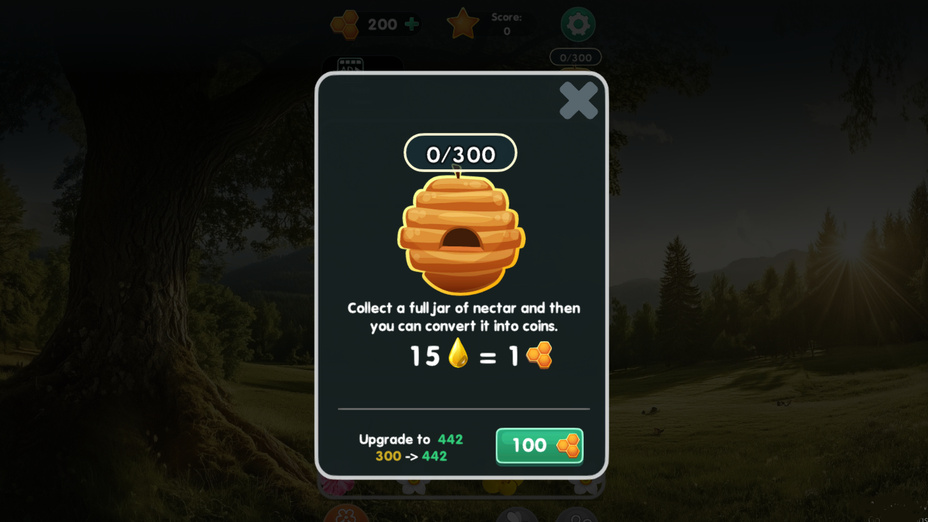The width and height of the screenshot is (928, 522).
Task: Add more honeycomb coins with the plus
Action: pos(412,24)
